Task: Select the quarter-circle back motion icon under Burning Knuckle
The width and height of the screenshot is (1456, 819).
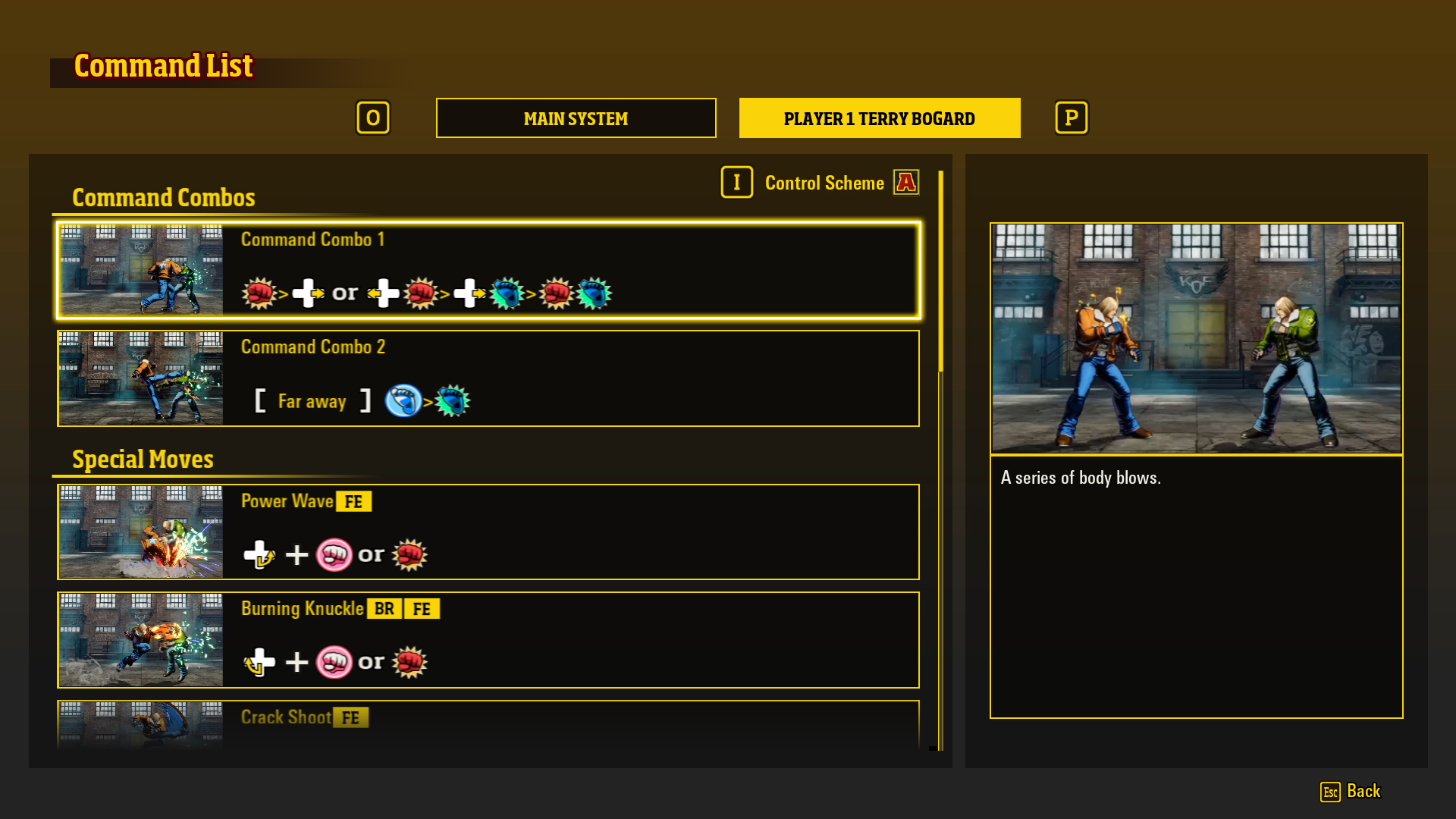Action: click(x=260, y=661)
